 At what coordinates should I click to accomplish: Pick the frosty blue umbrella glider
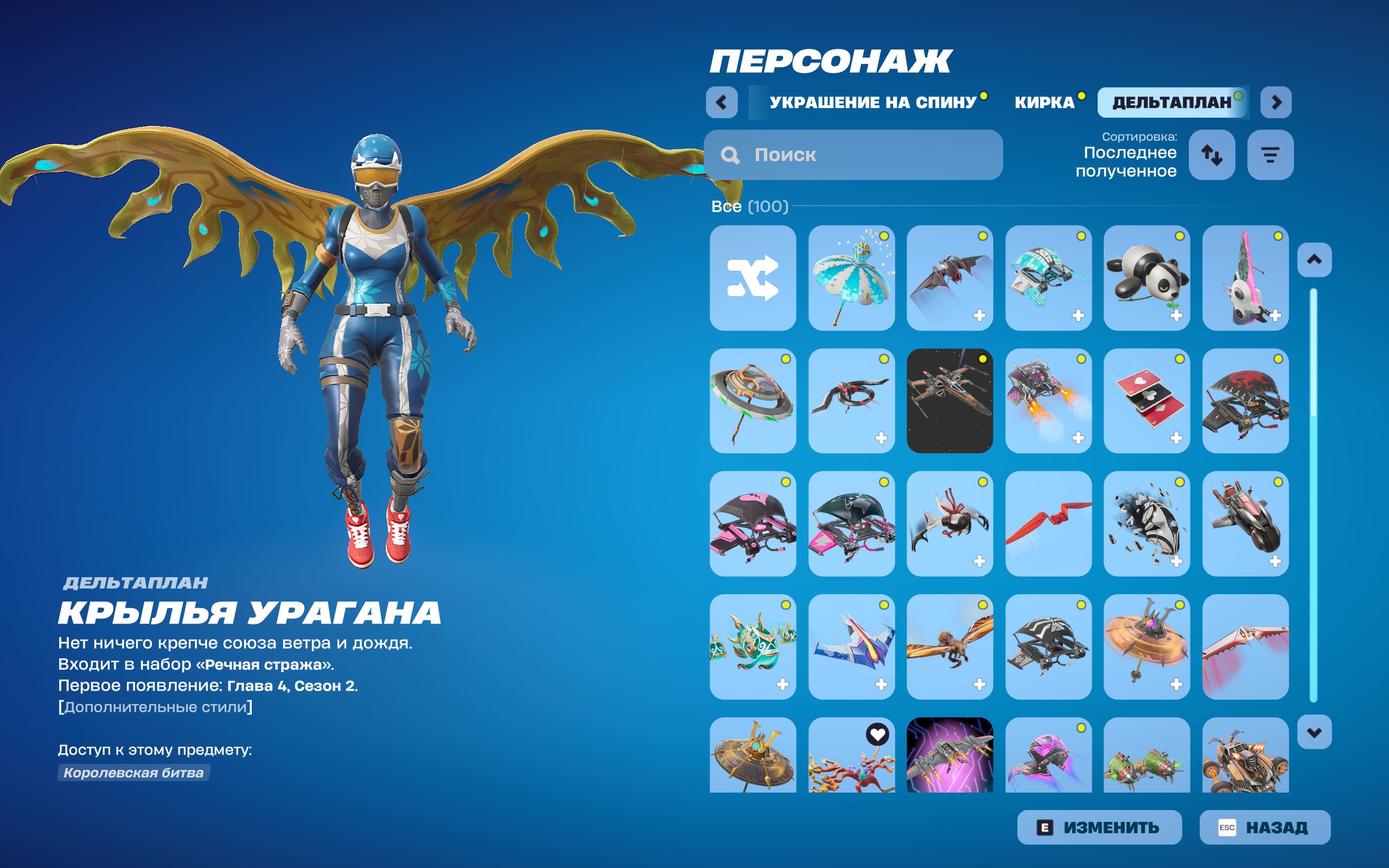[x=851, y=280]
